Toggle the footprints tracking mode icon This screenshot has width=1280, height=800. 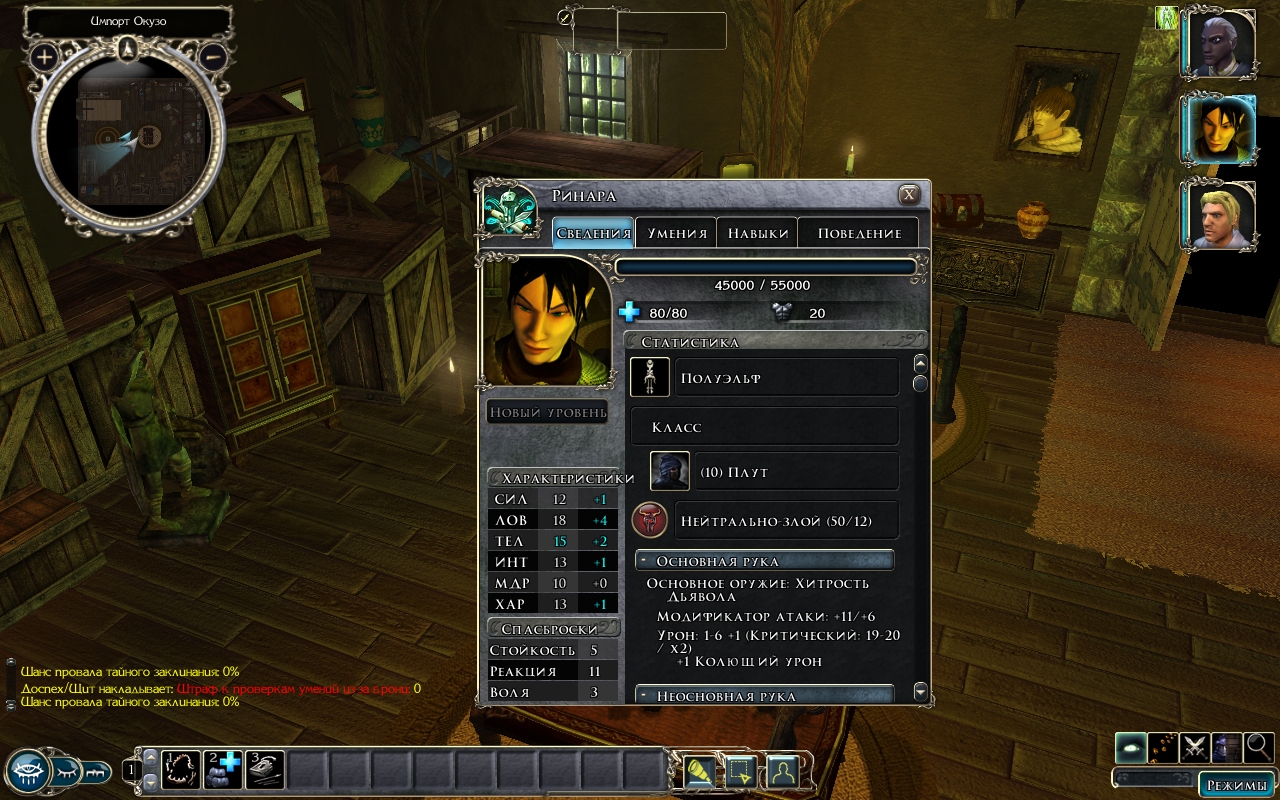1162,747
